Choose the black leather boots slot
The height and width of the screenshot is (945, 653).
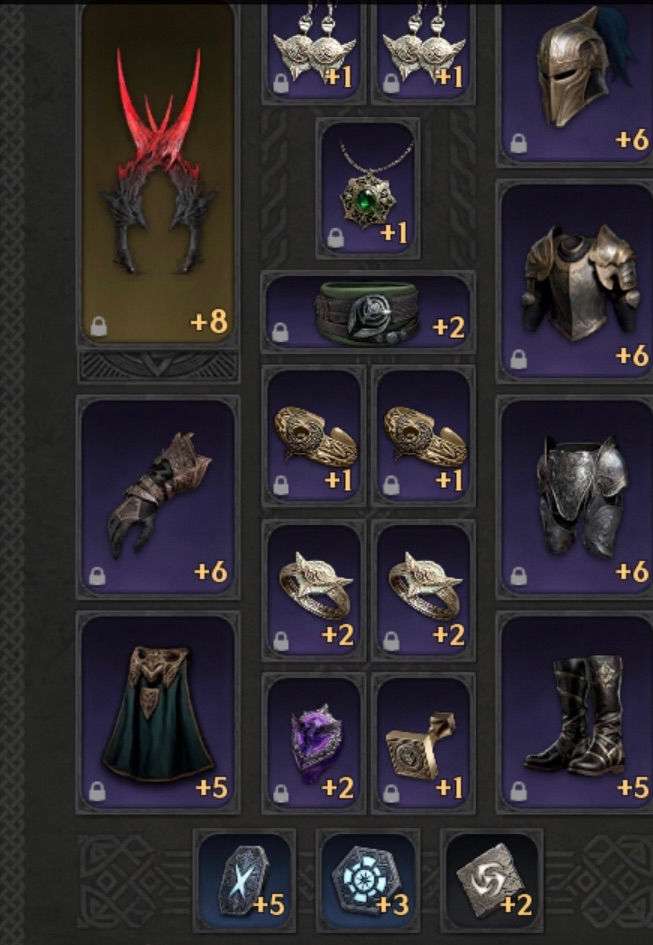[x=576, y=712]
